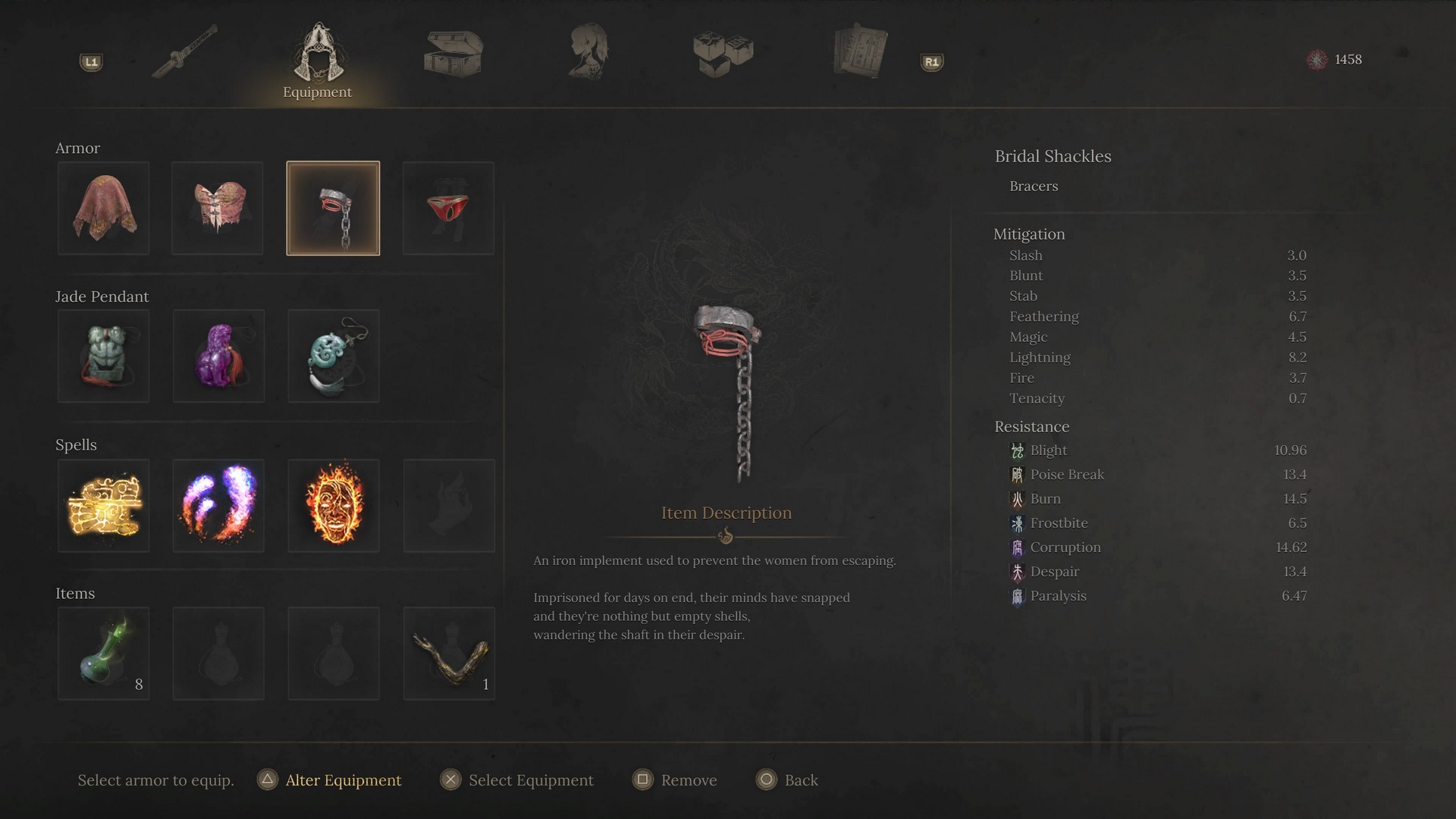This screenshot has height=819, width=1456.
Task: Choose the teal spiral jade pendant
Action: pyautogui.click(x=334, y=356)
